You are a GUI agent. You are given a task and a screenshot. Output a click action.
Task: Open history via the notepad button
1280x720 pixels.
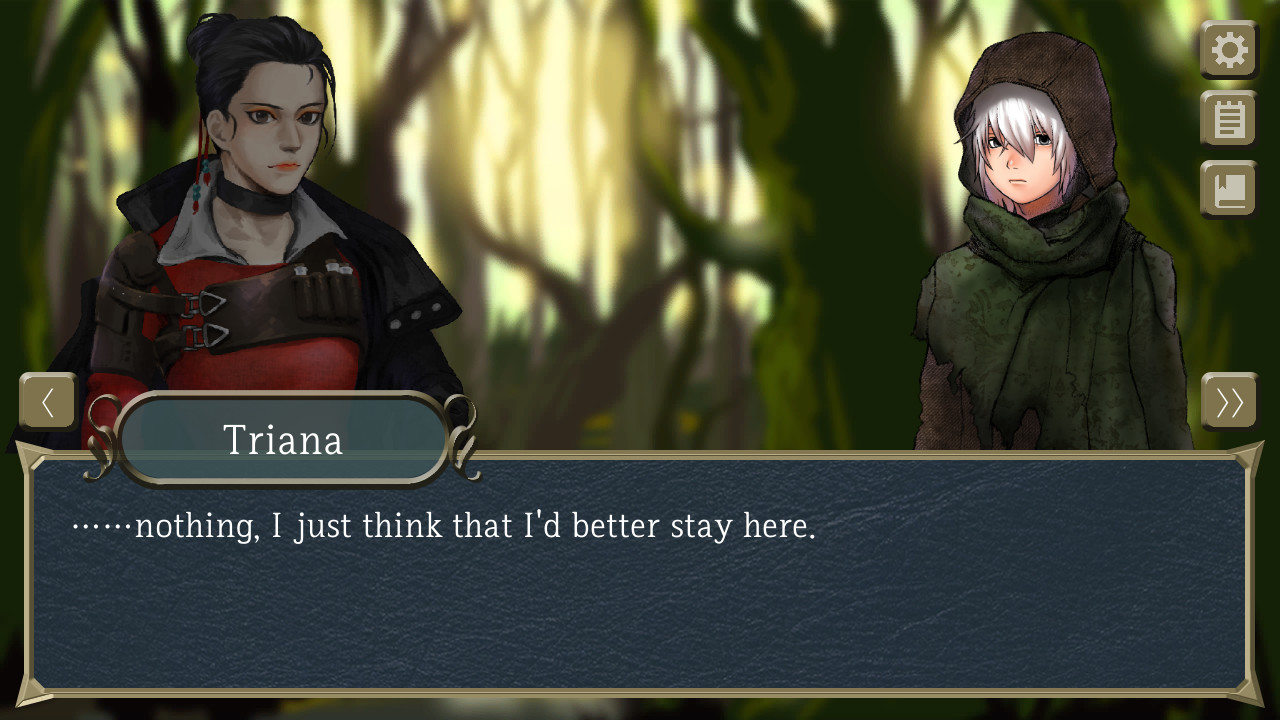click(x=1228, y=119)
